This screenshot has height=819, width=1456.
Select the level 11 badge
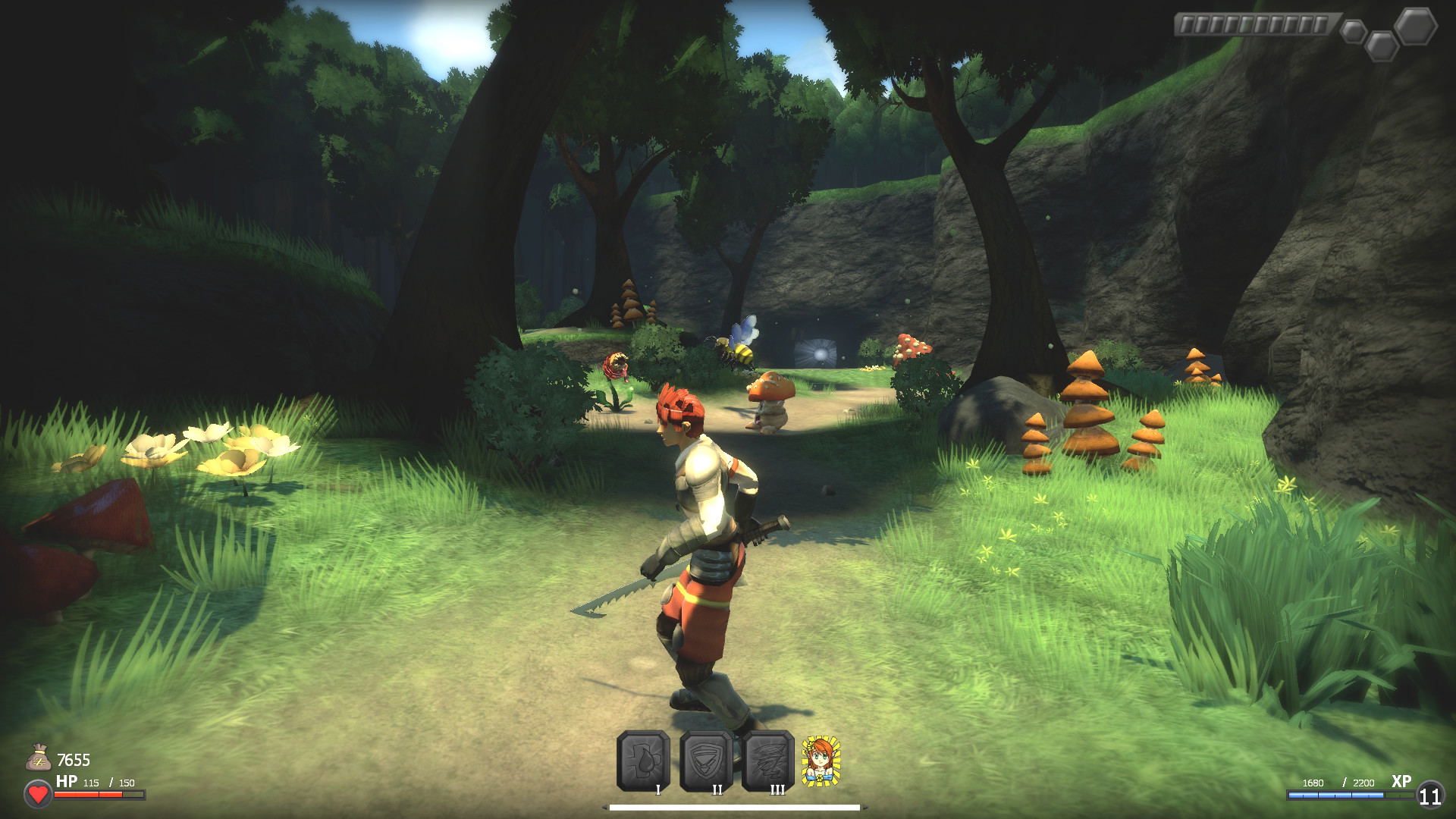coord(1429,795)
